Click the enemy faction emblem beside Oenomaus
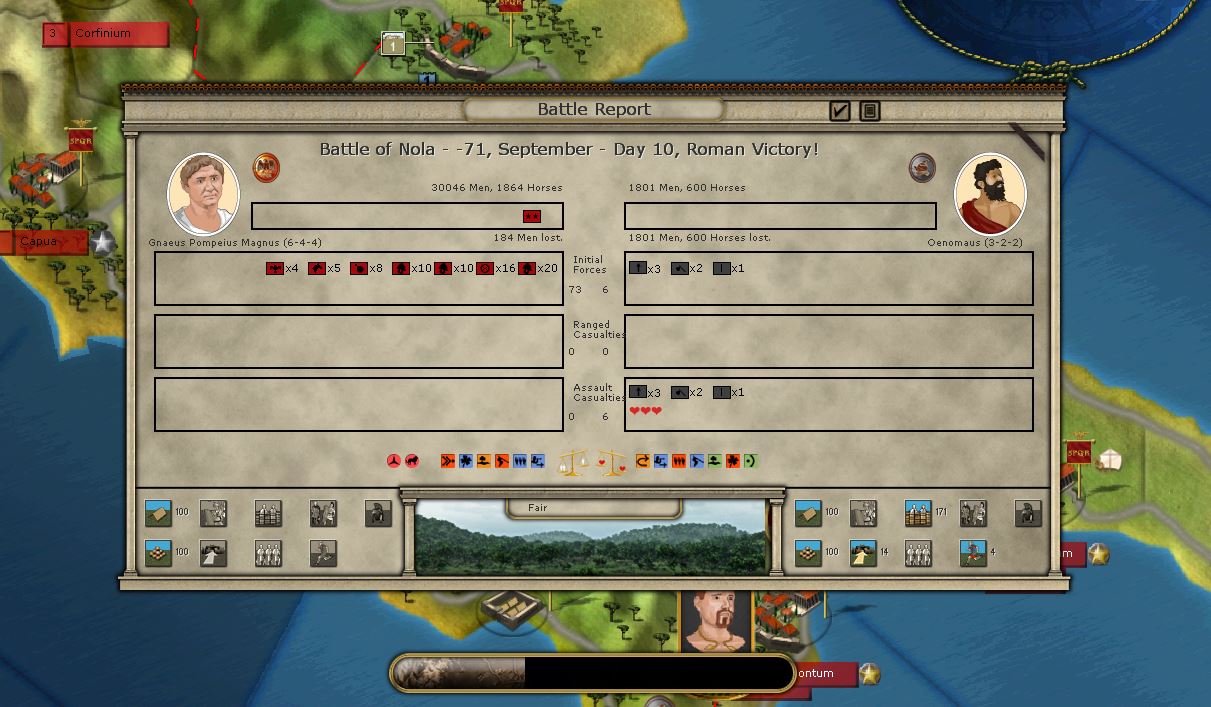This screenshot has height=707, width=1211. pos(922,167)
